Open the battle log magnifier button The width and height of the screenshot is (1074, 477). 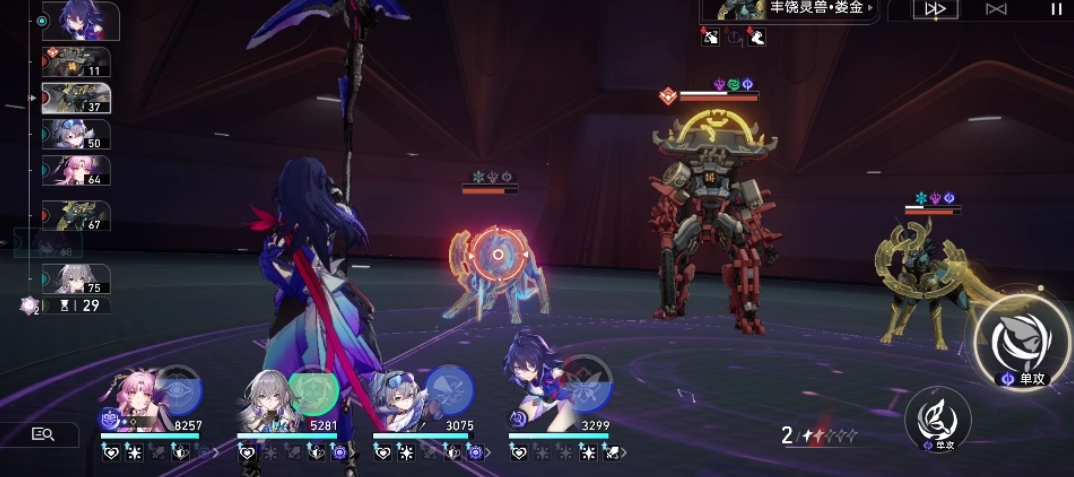coord(42,434)
